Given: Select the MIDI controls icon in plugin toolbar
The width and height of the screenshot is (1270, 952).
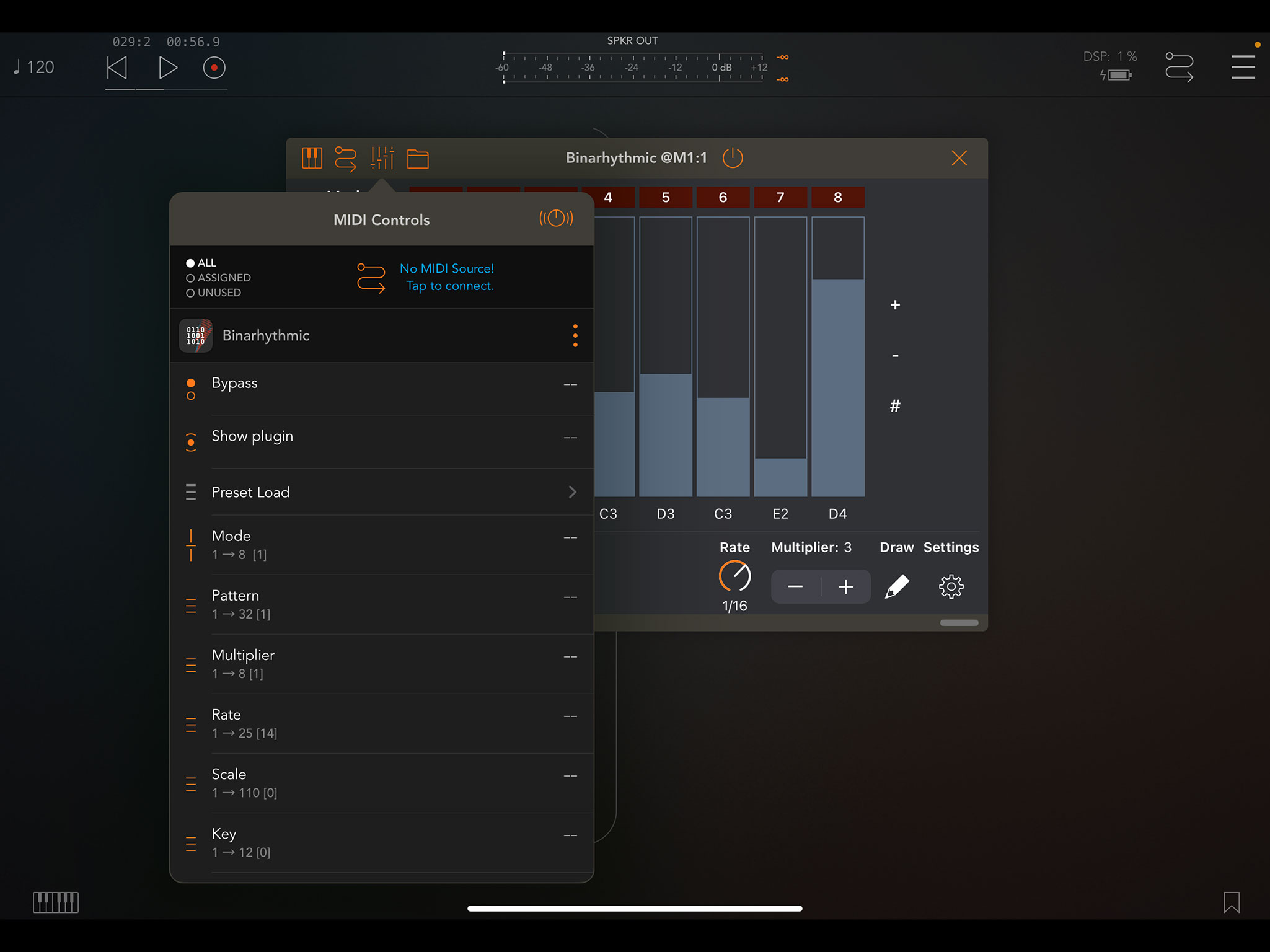Looking at the screenshot, I should (x=382, y=158).
